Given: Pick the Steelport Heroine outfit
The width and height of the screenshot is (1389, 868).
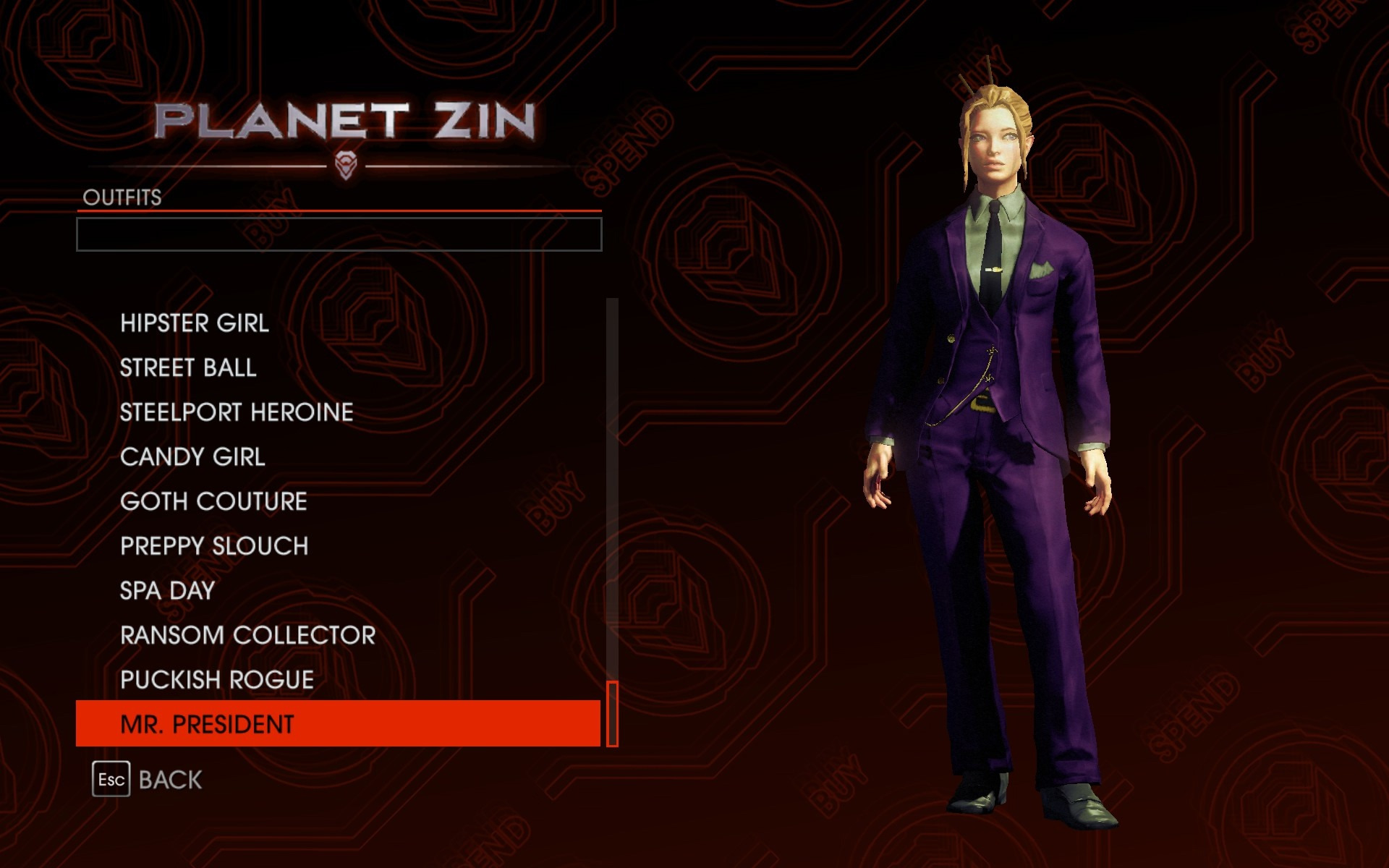Looking at the screenshot, I should pos(237,412).
